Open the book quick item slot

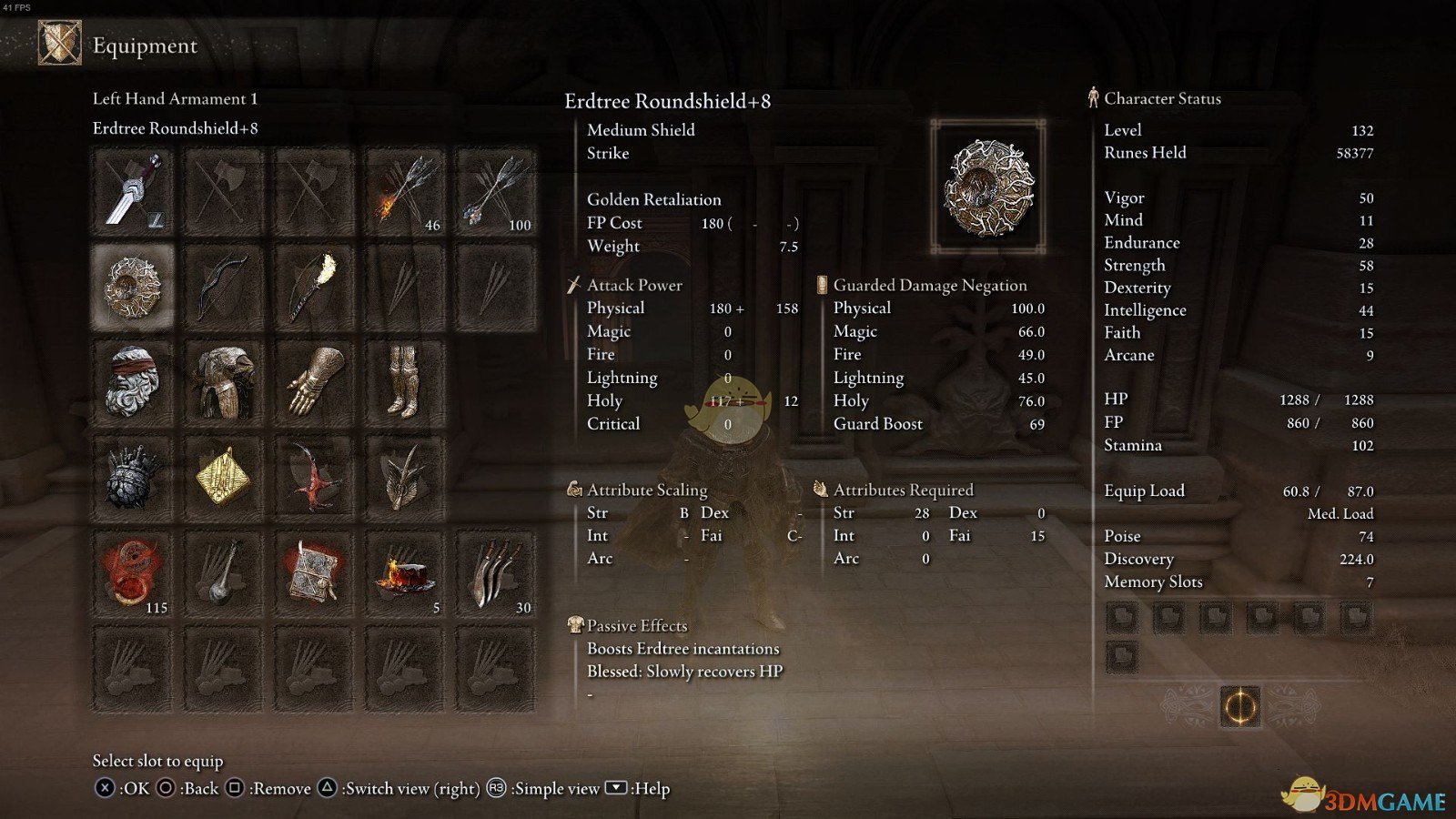tap(314, 574)
